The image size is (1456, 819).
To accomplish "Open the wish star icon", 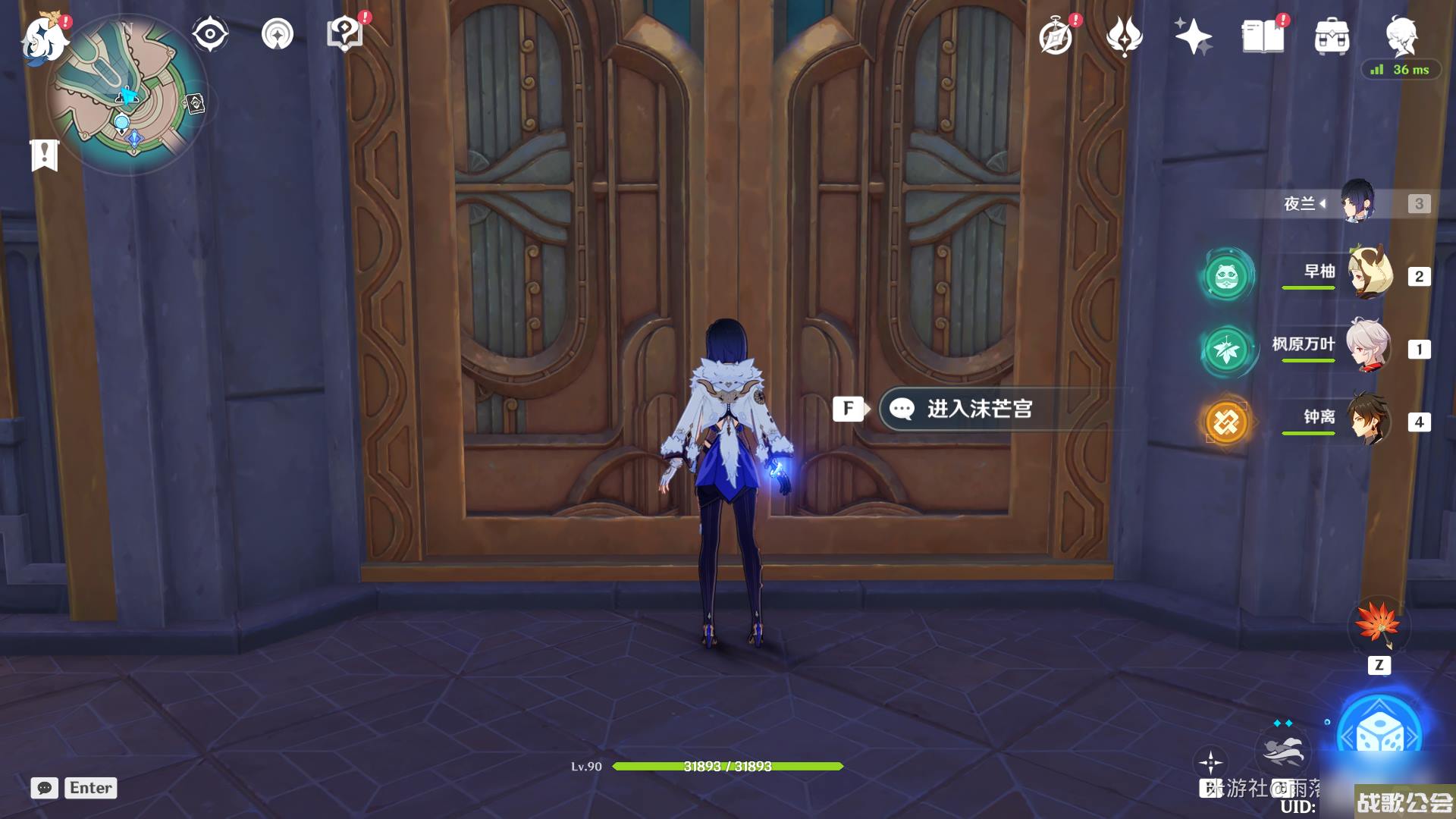I will (x=1192, y=36).
